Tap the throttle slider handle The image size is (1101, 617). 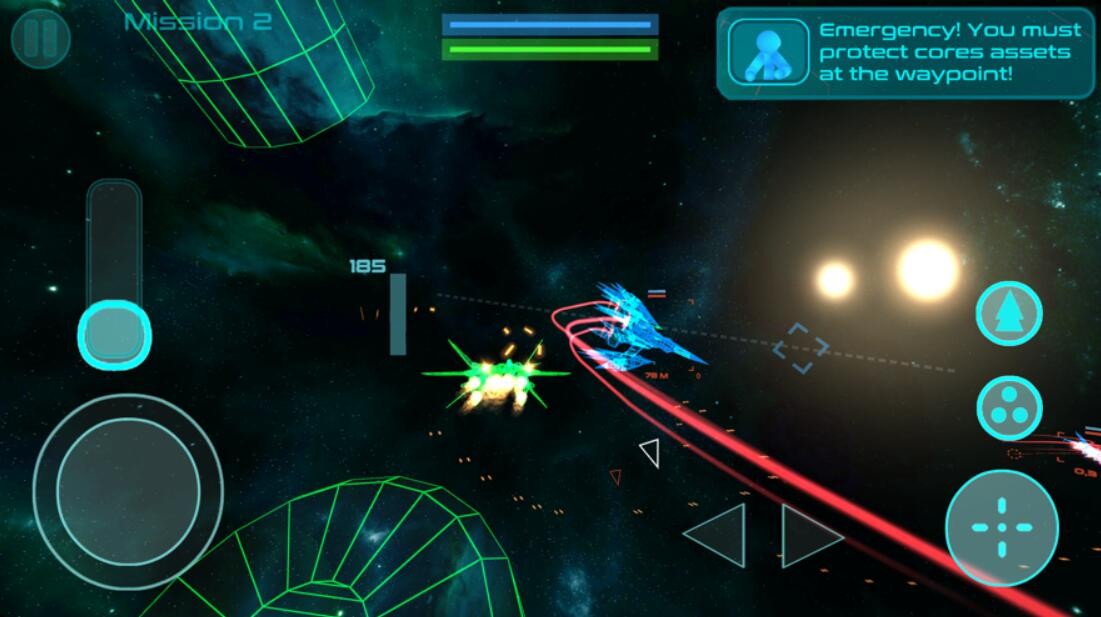[114, 333]
